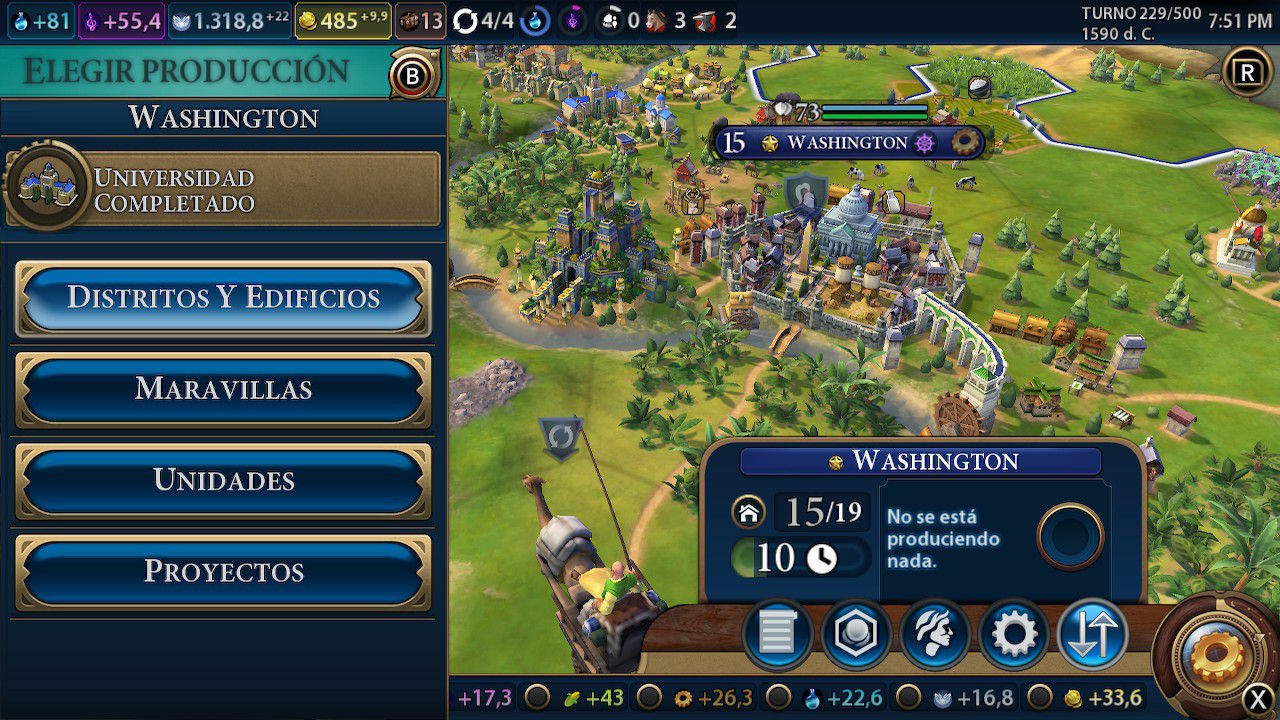Choose the Unidades production category
The height and width of the screenshot is (720, 1280).
(223, 480)
